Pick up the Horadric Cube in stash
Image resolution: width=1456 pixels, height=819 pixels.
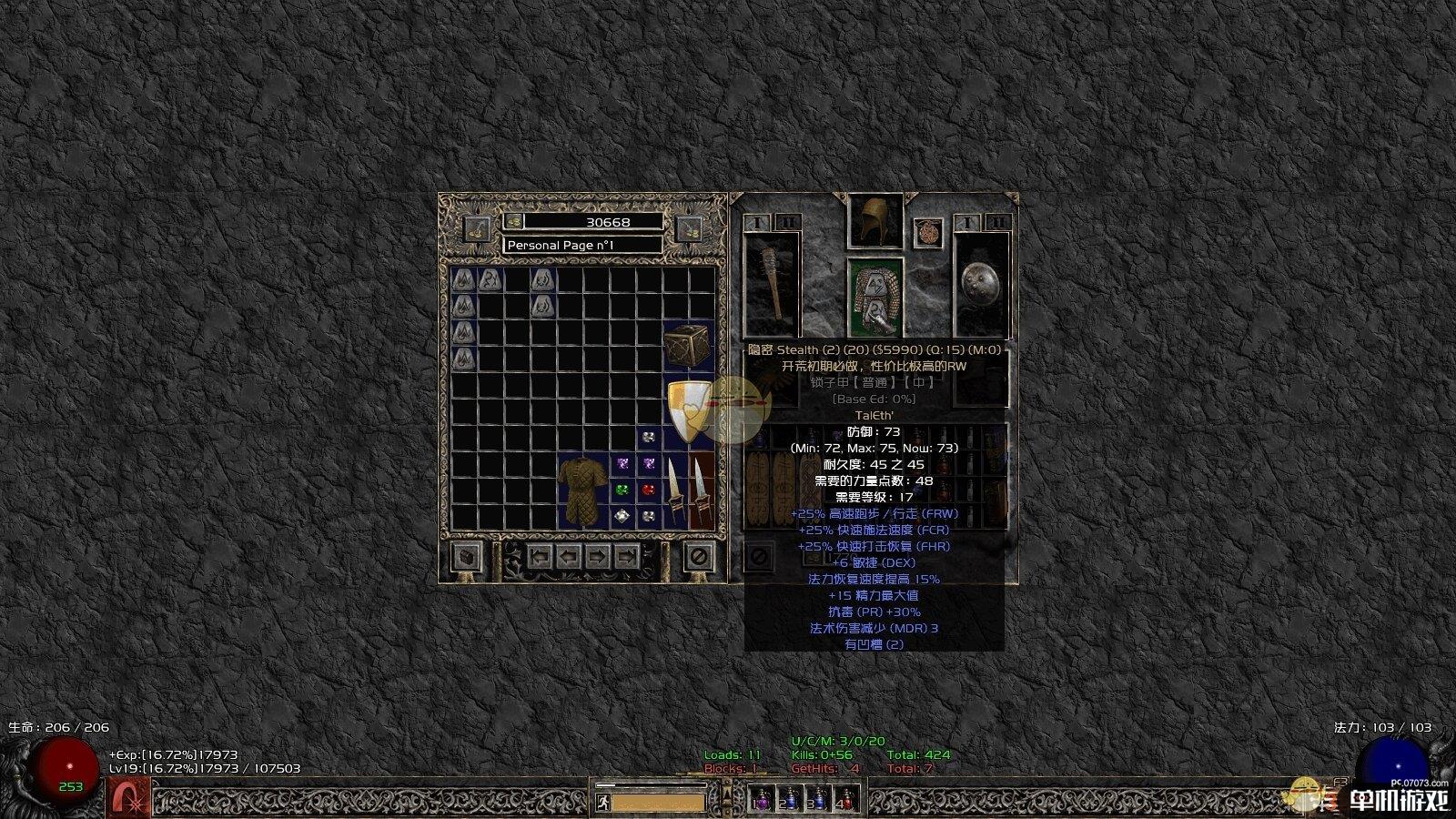(688, 346)
